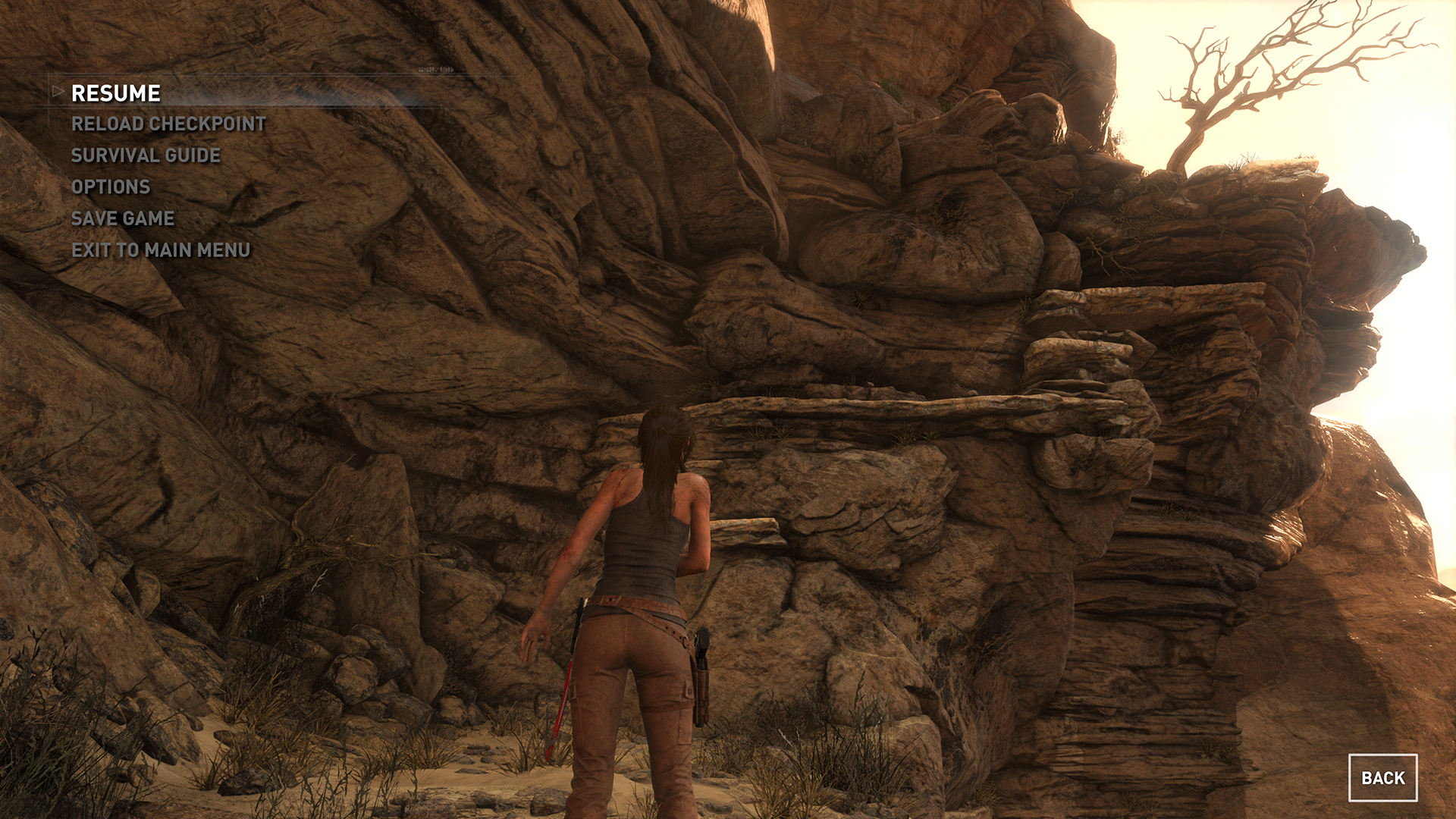Click the Back button
Screen dimensions: 1456x819
point(1382,778)
